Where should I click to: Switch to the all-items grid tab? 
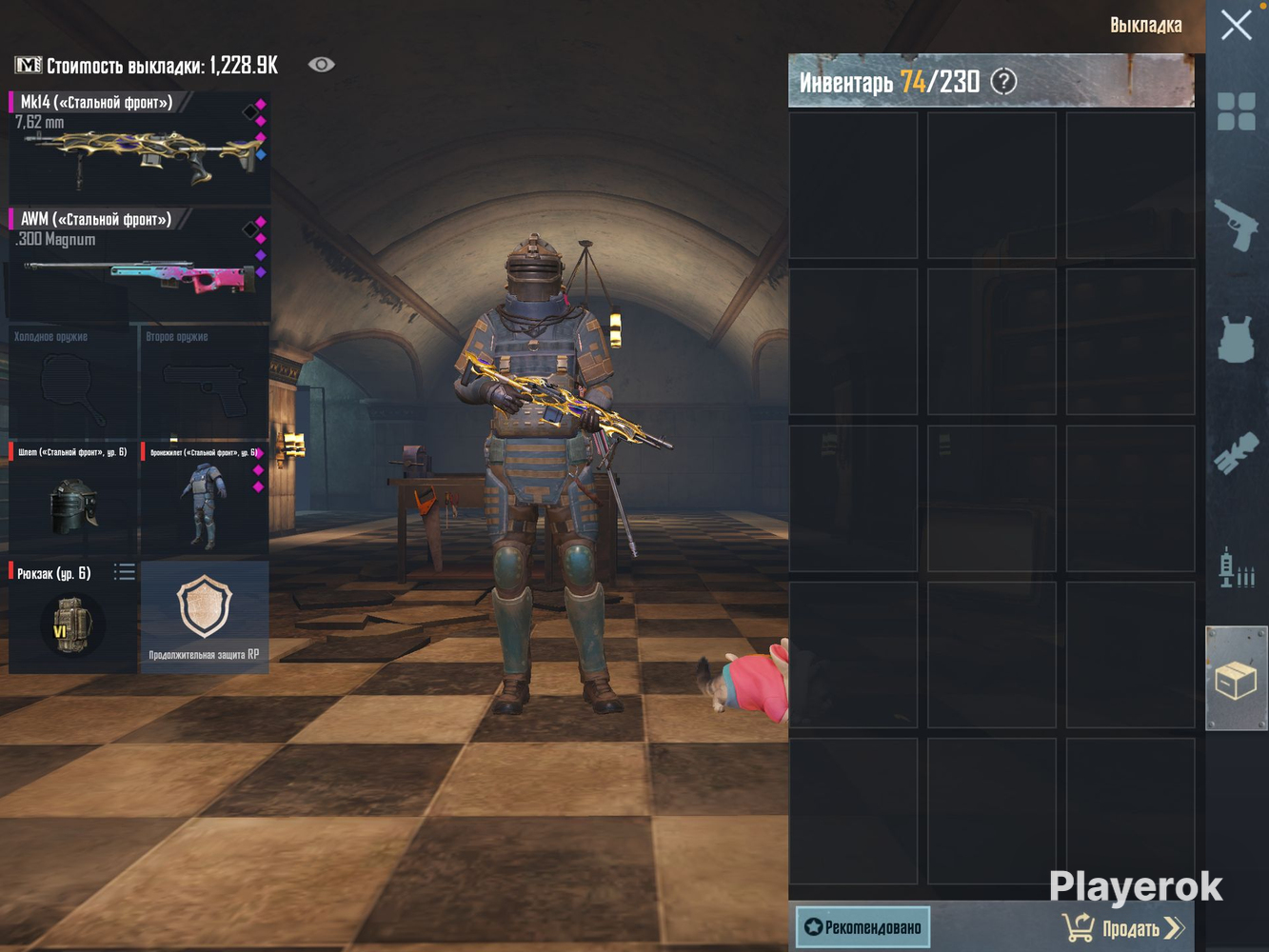(1236, 111)
